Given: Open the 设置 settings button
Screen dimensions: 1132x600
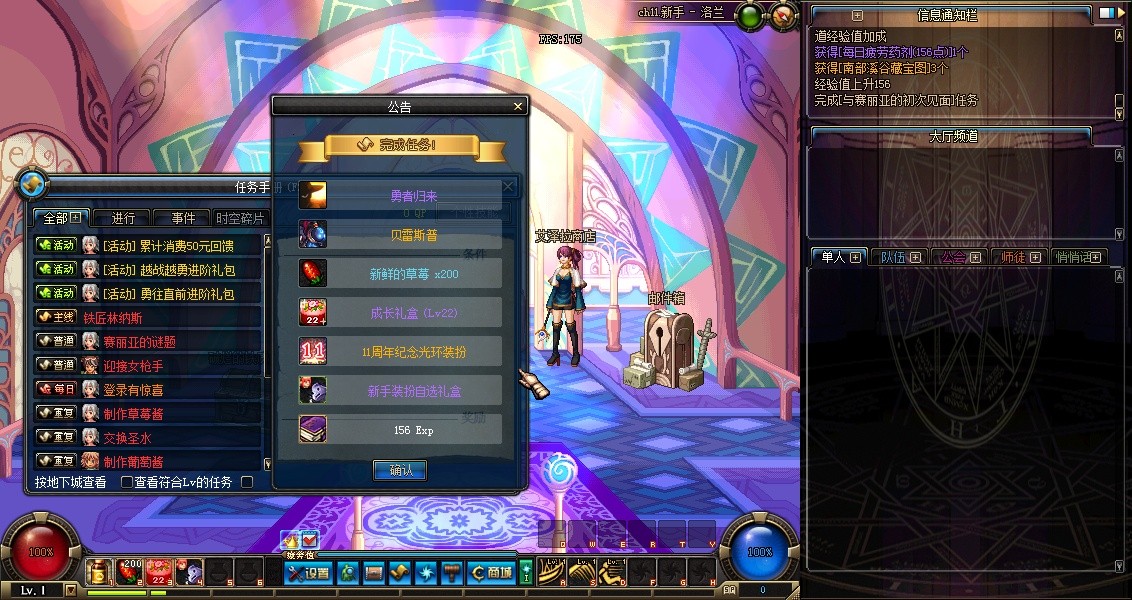Looking at the screenshot, I should coord(308,573).
